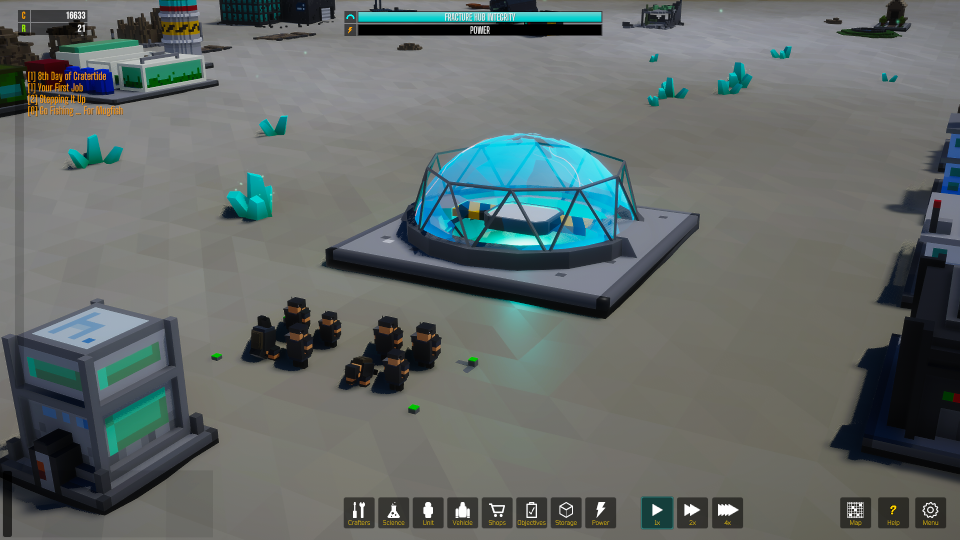
Task: Set game speed to 1x
Action: click(657, 513)
